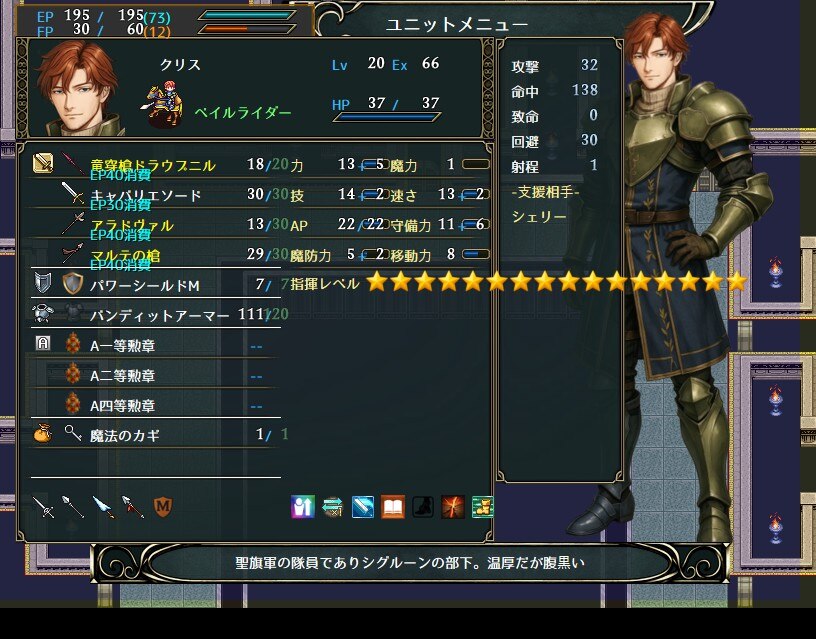Select the blue sword slash skill icon
This screenshot has height=639, width=816.
pyautogui.click(x=363, y=507)
